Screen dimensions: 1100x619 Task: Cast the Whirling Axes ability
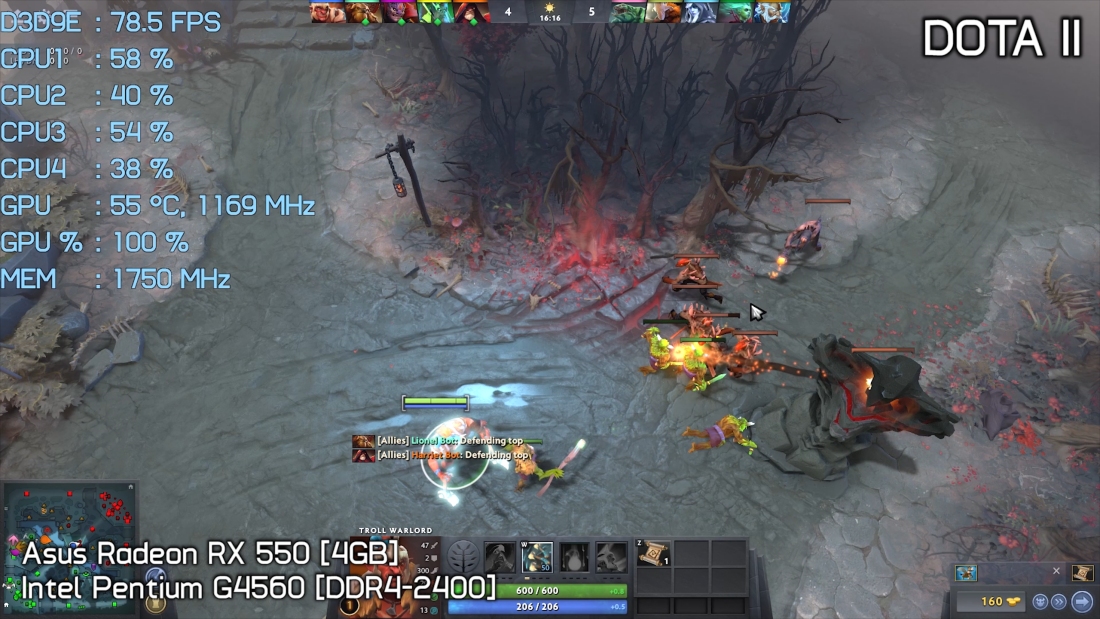[537, 557]
